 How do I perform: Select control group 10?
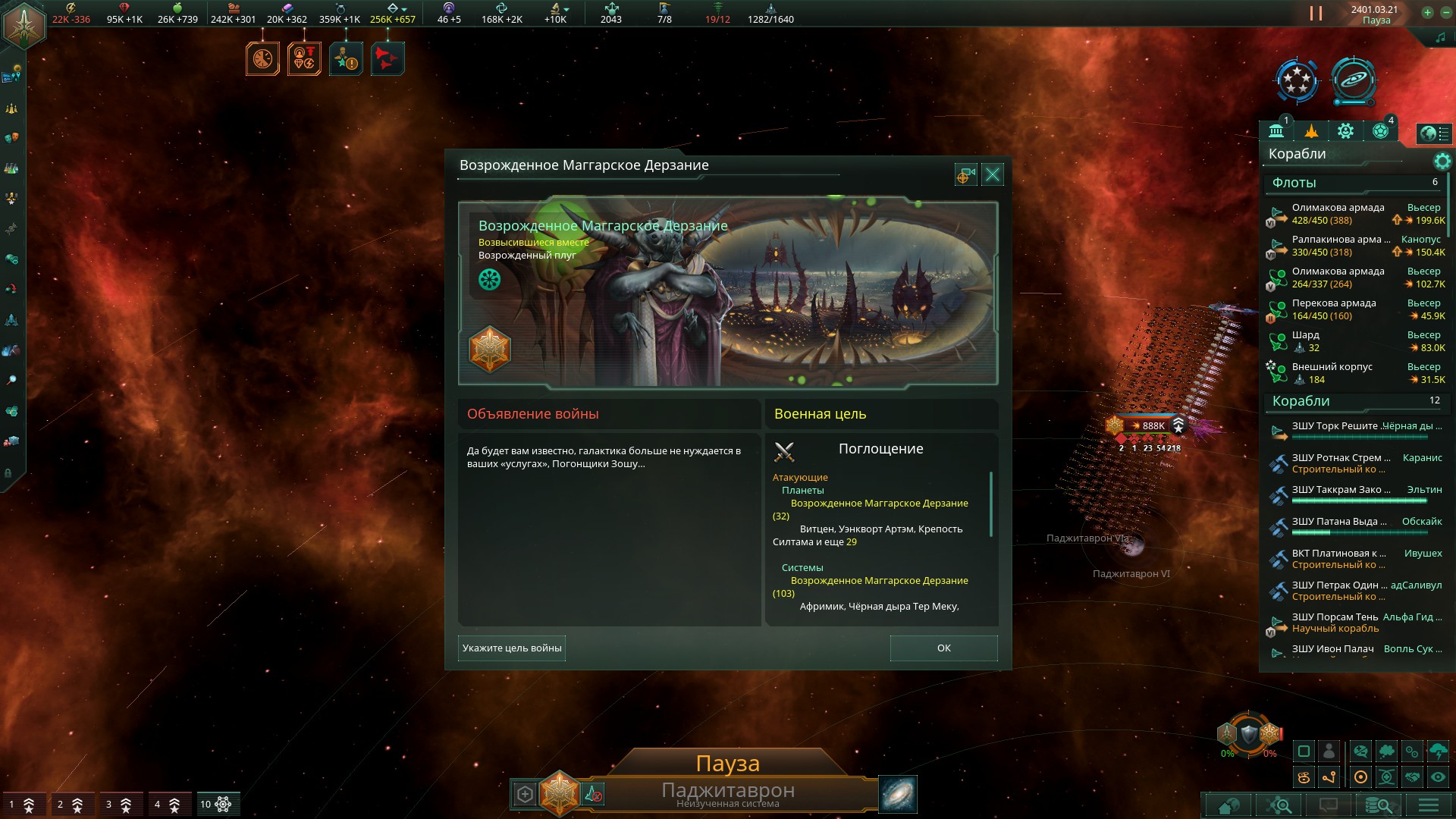pos(215,804)
